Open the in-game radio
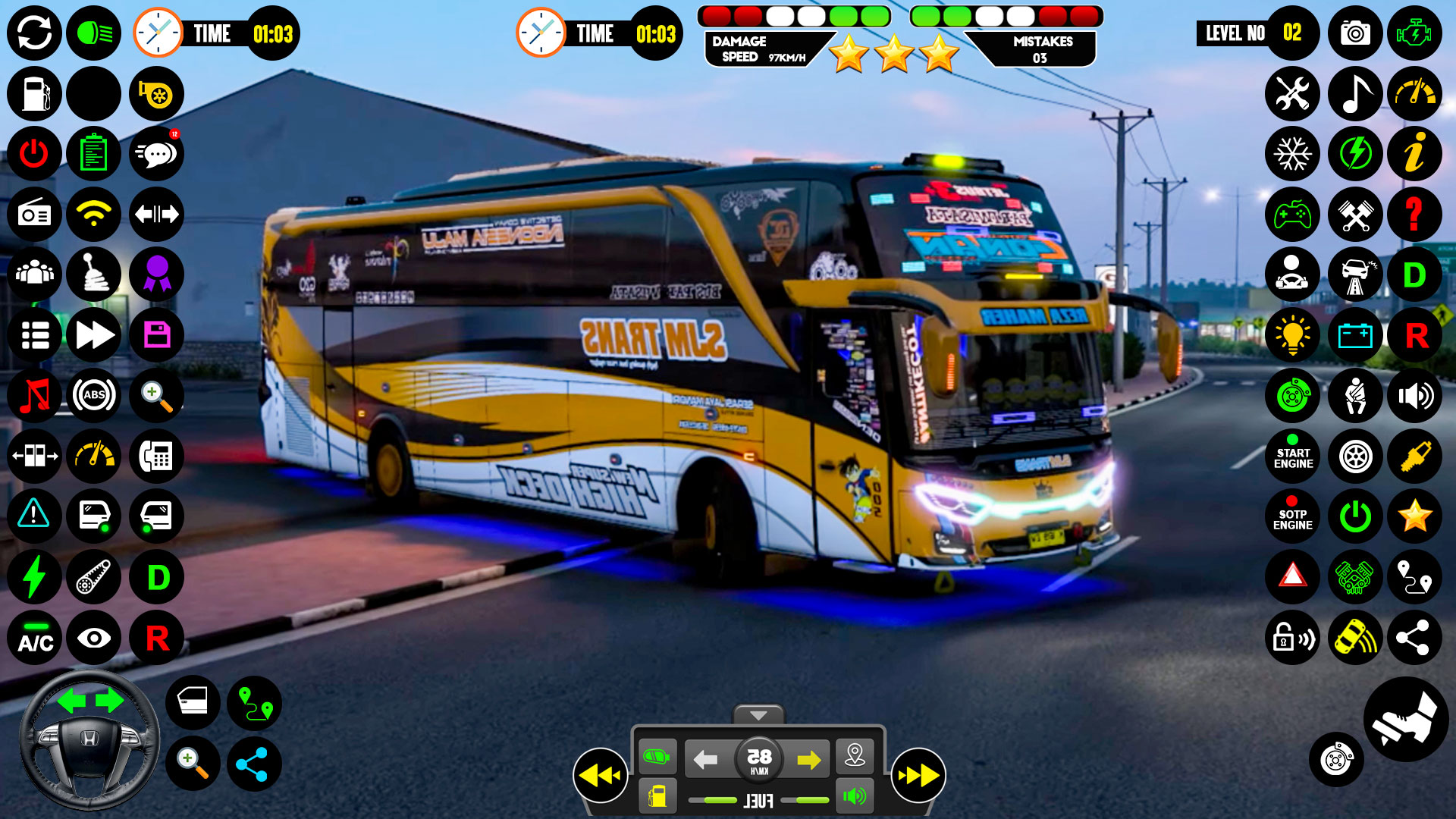 33,215
